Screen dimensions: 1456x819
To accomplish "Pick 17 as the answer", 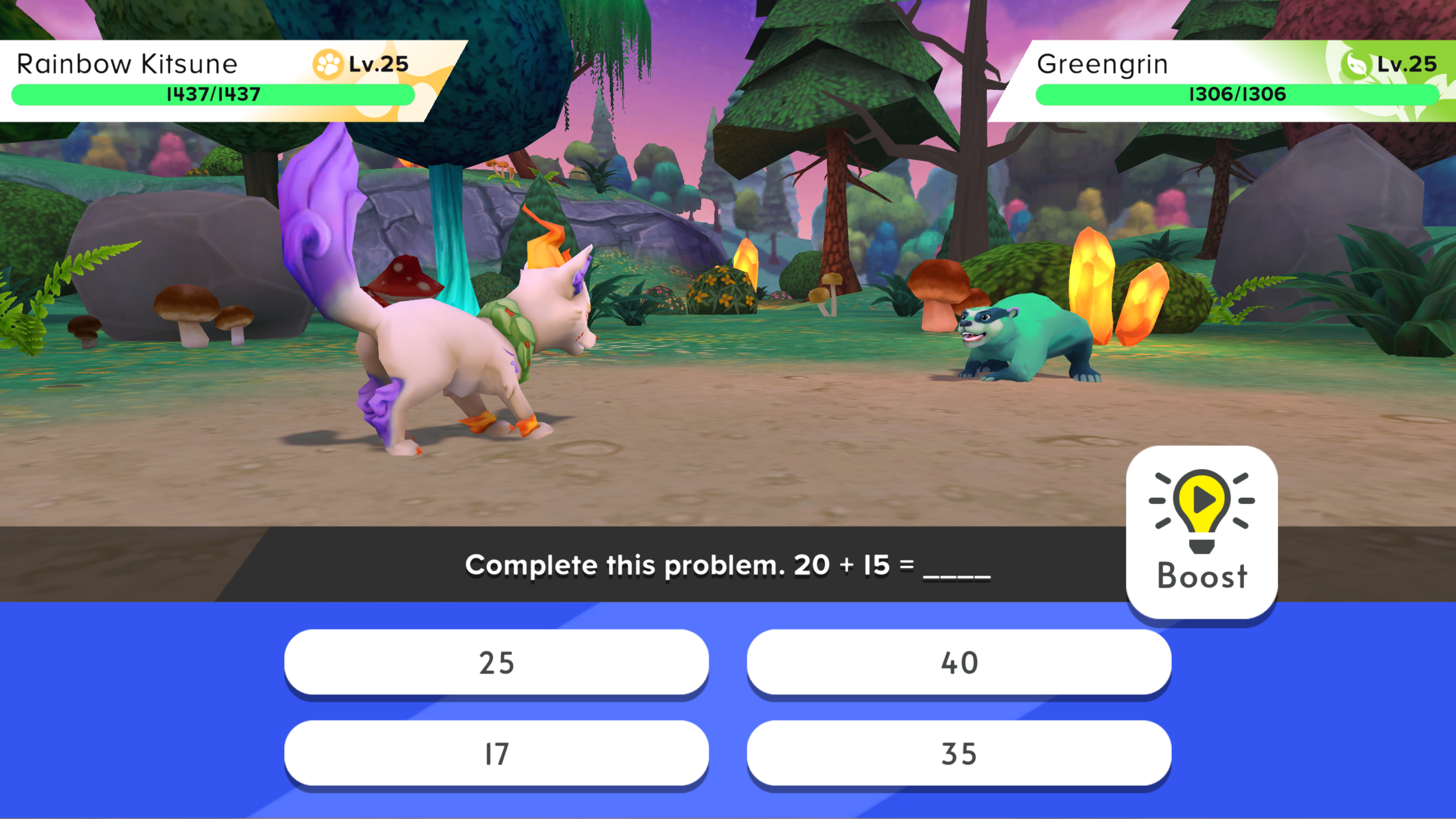I will click(x=496, y=753).
